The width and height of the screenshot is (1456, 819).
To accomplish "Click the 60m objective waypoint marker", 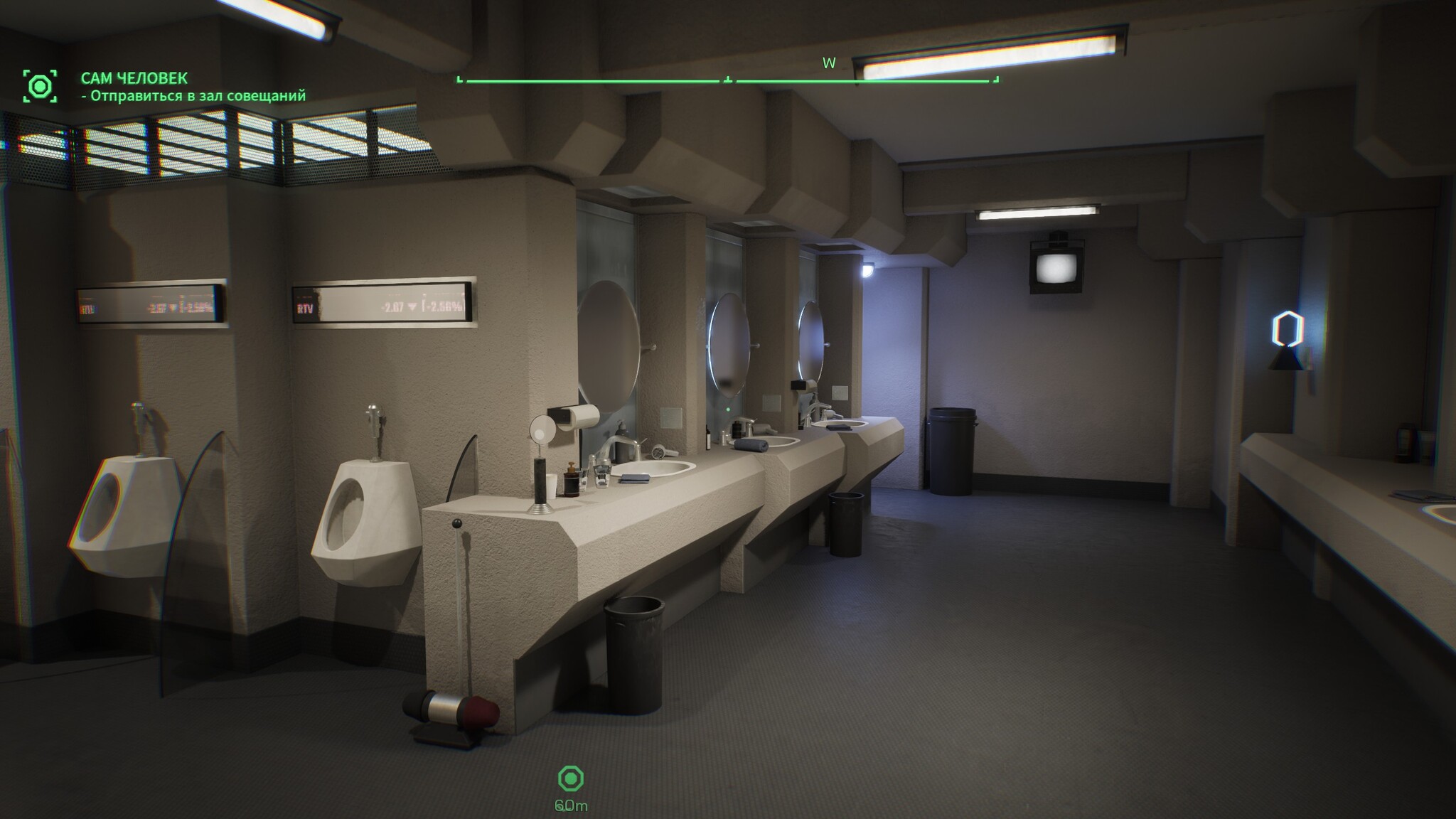I will click(x=571, y=779).
